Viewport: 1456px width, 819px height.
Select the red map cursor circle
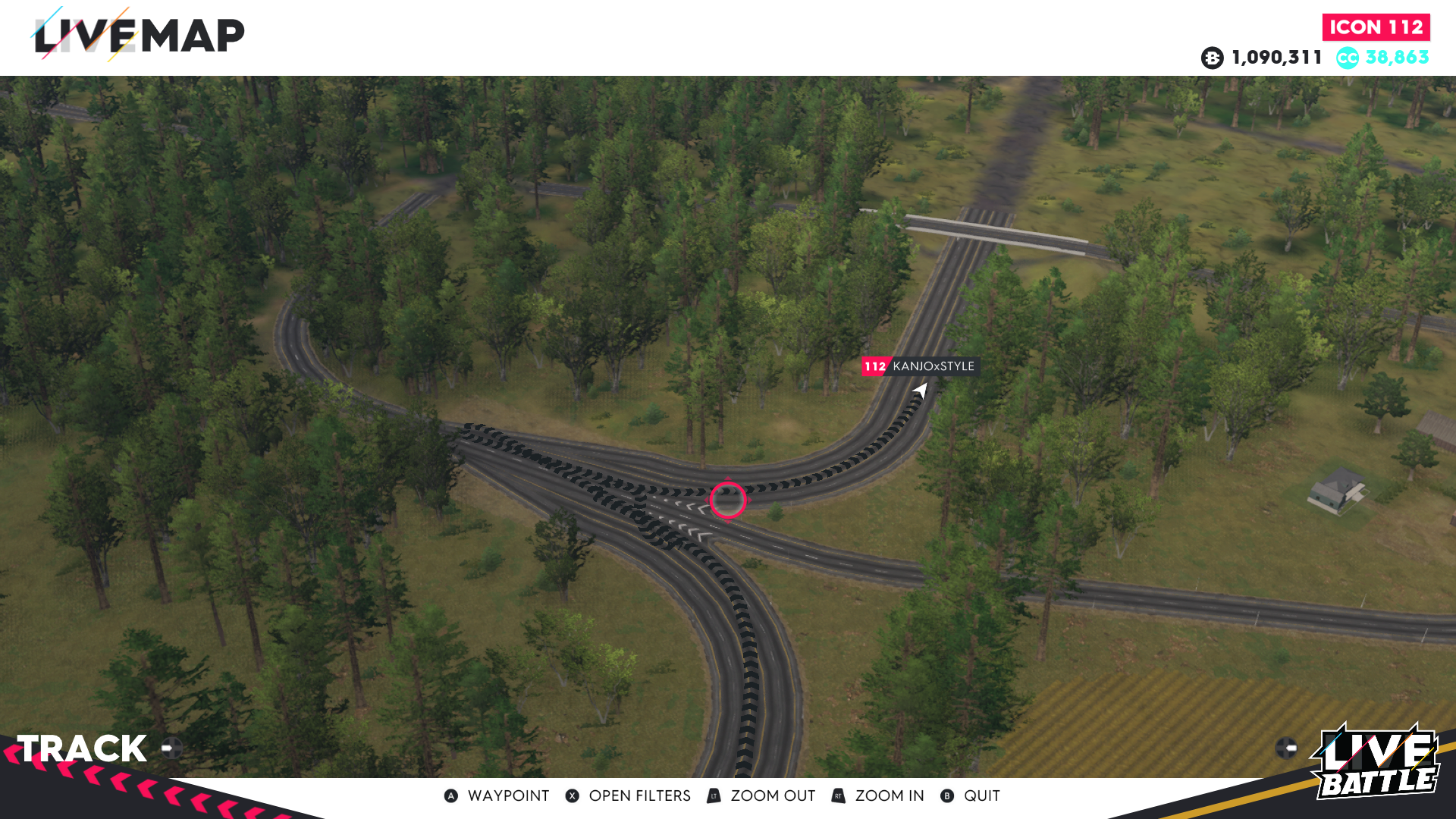[727, 499]
